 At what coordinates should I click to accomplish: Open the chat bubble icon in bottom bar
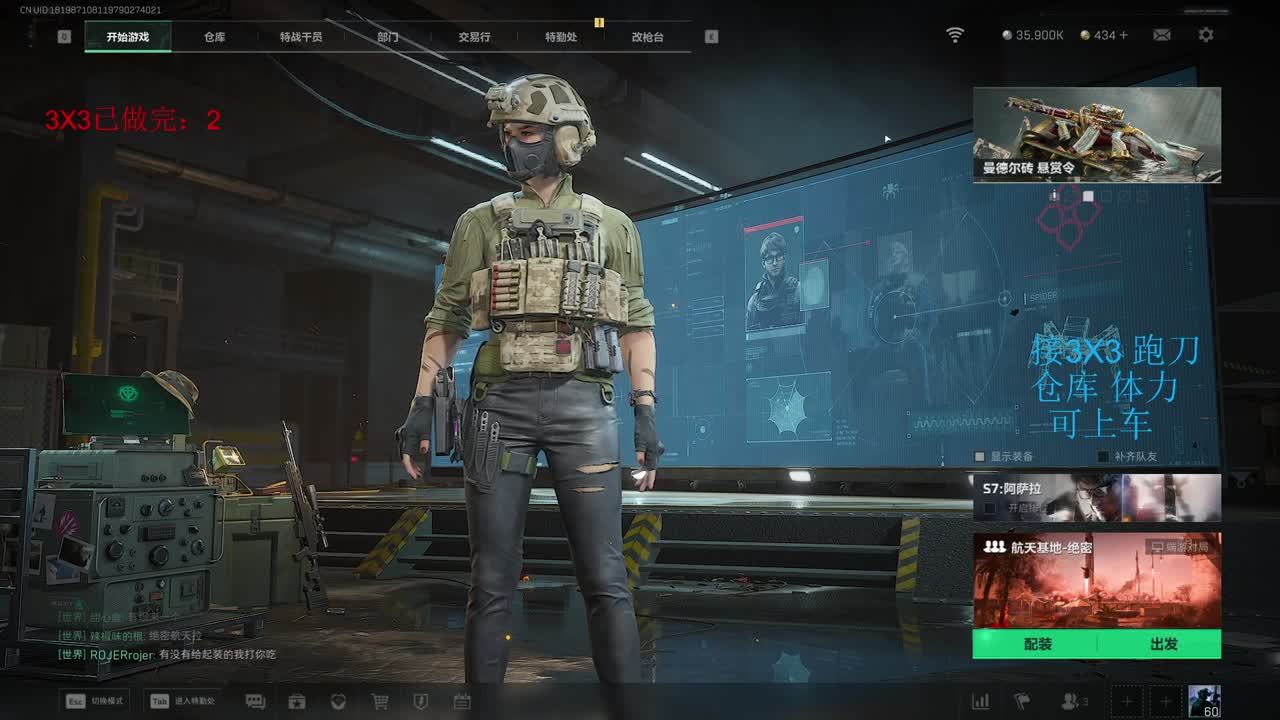pos(255,701)
